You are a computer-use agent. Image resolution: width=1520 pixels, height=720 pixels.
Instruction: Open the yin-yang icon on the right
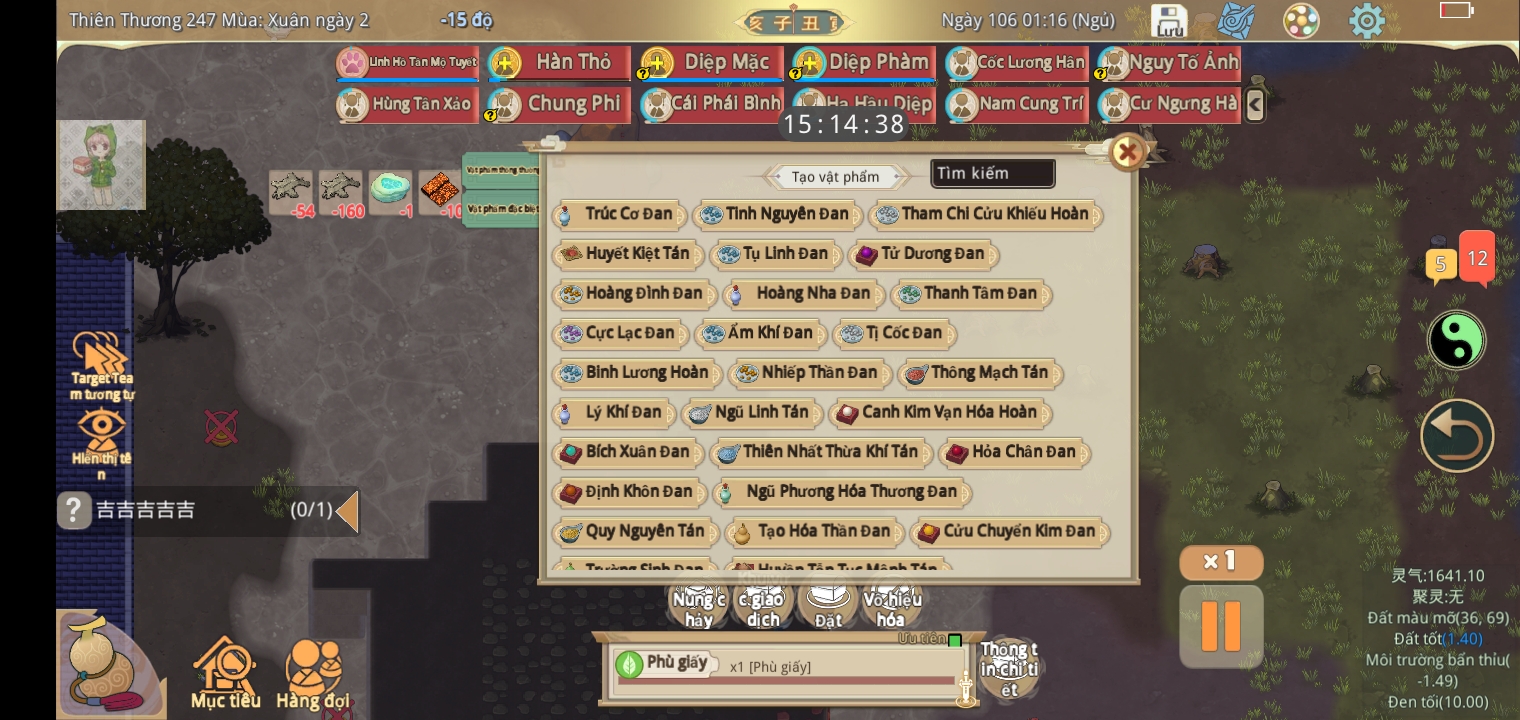[1456, 340]
